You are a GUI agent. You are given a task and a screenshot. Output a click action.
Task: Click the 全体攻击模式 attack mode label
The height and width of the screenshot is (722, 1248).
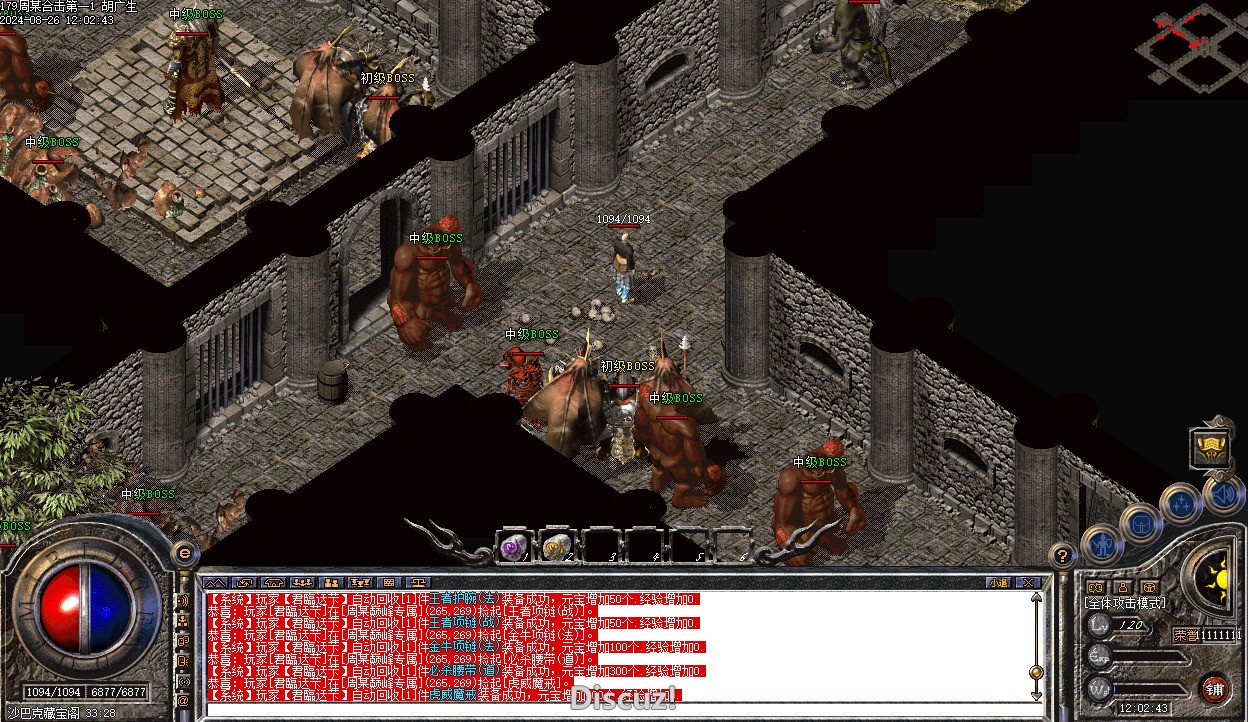(1125, 604)
